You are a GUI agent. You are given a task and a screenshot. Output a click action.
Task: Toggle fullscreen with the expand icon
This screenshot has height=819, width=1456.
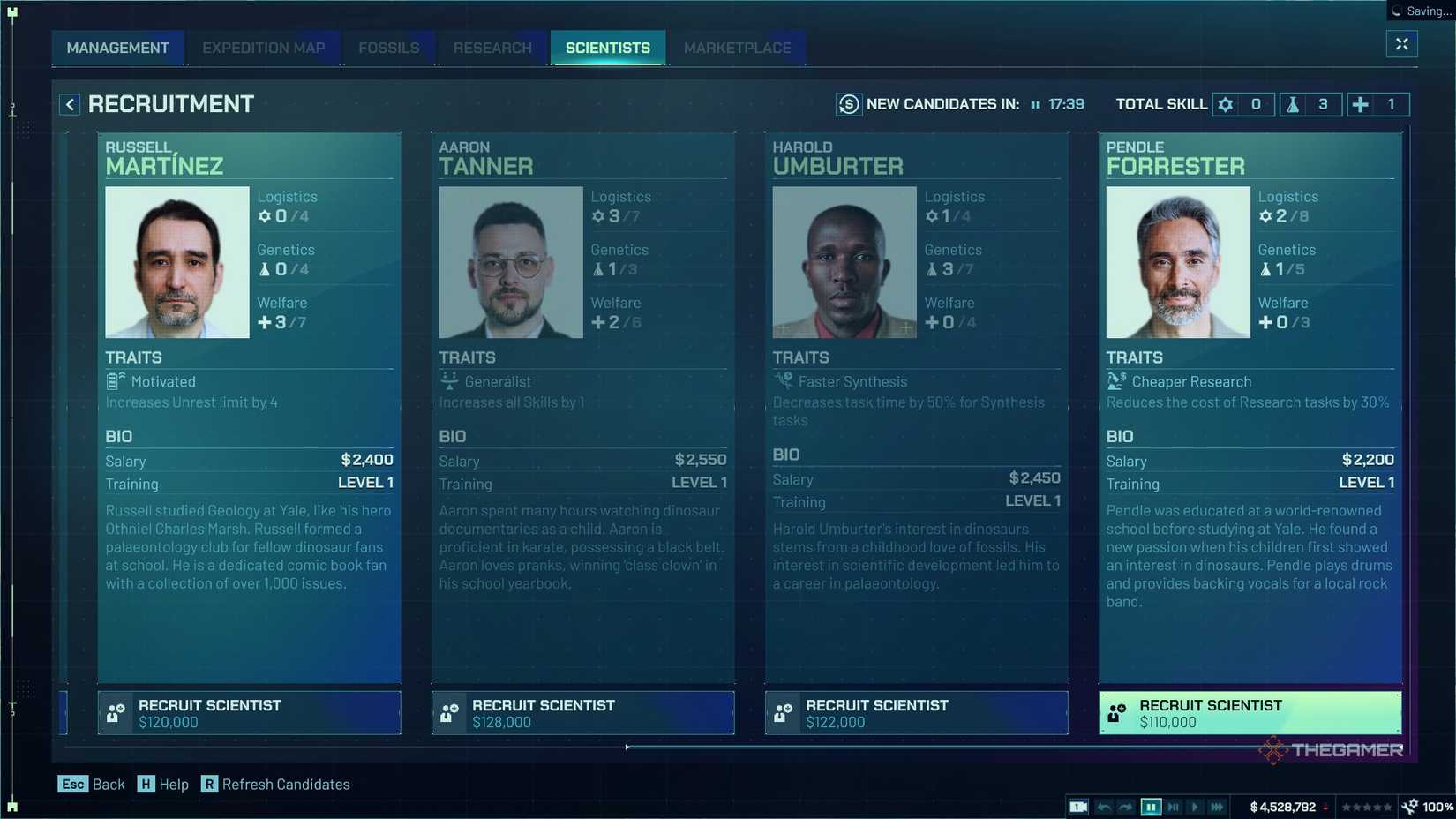1401,43
